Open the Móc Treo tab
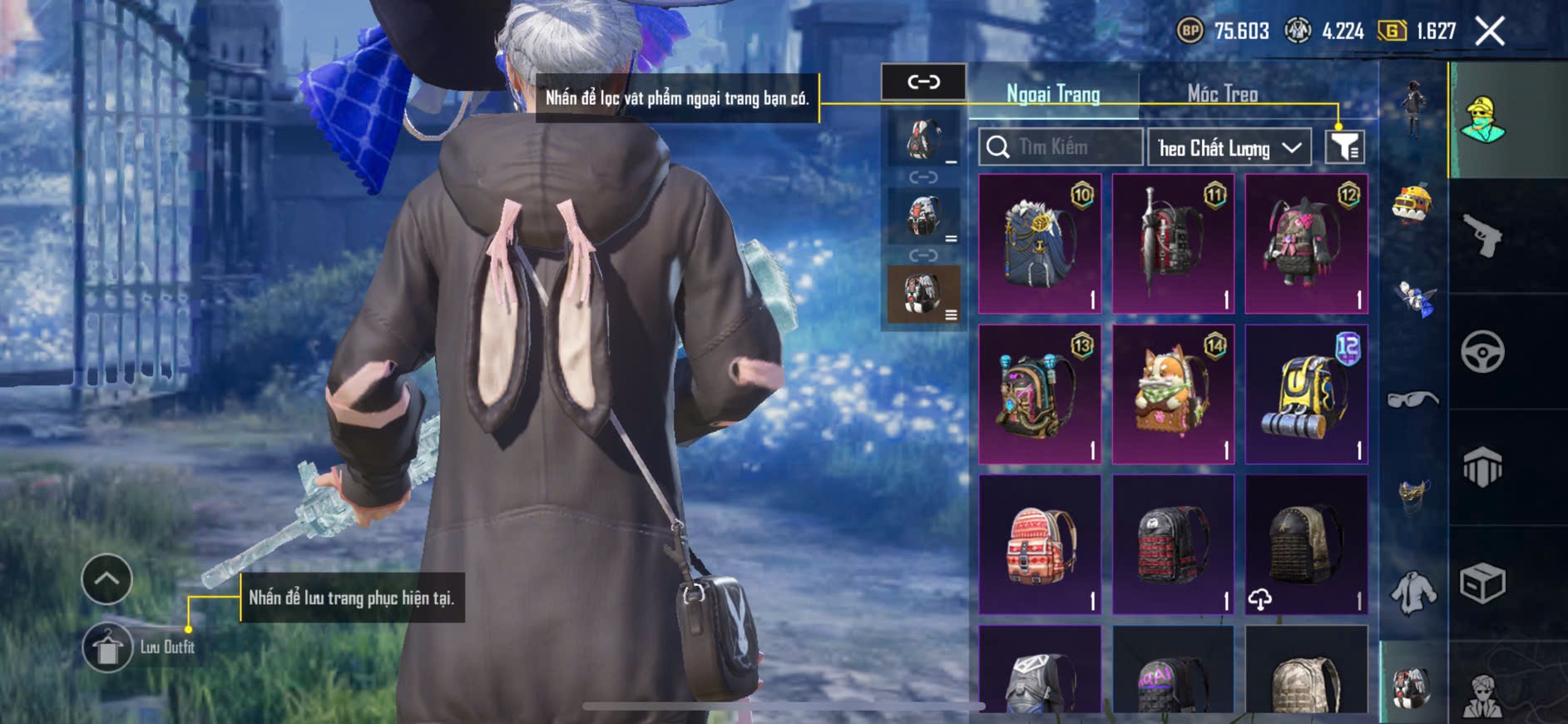 1222,94
